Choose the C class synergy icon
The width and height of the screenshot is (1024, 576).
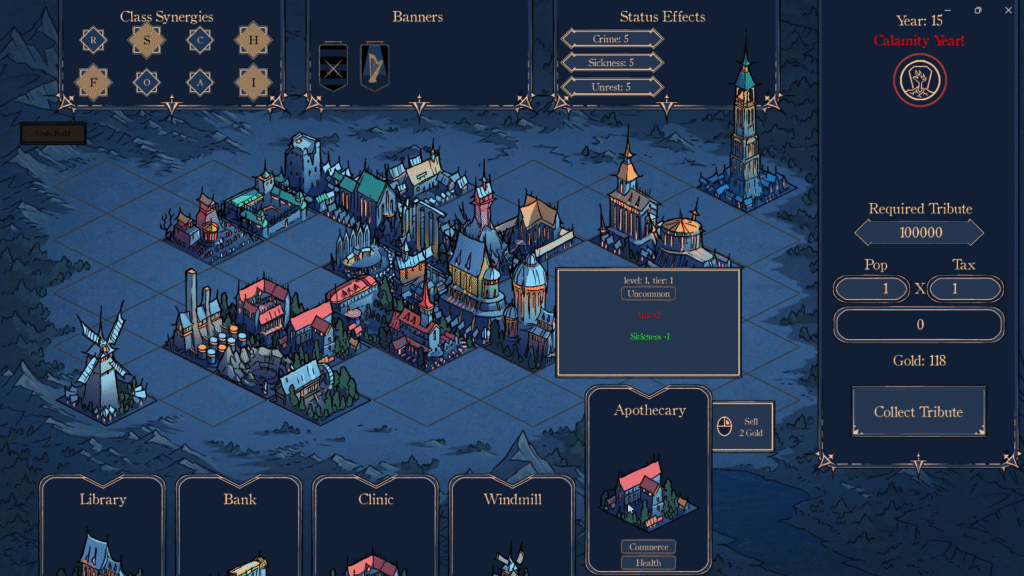[x=200, y=40]
